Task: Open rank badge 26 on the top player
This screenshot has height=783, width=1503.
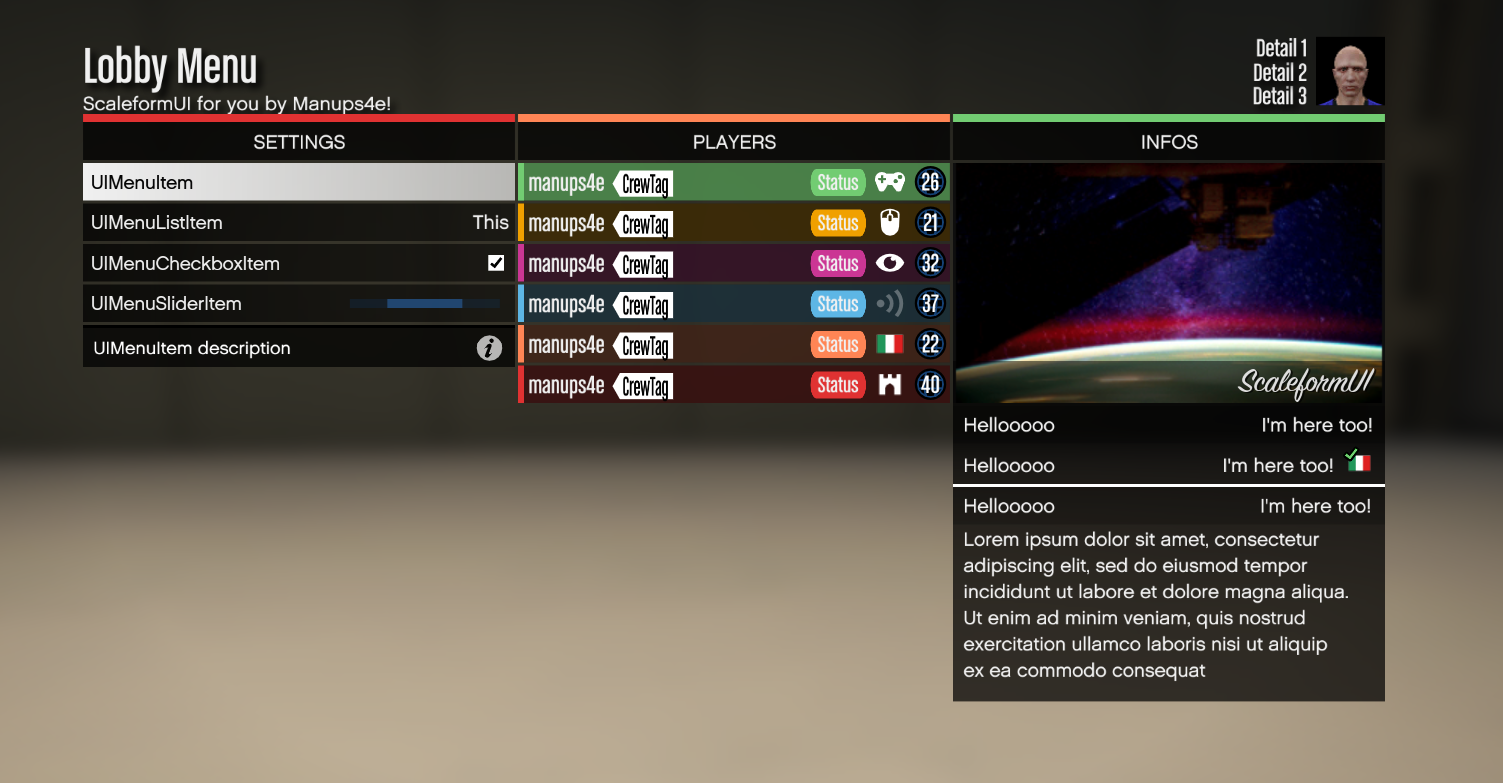Action: [x=929, y=182]
